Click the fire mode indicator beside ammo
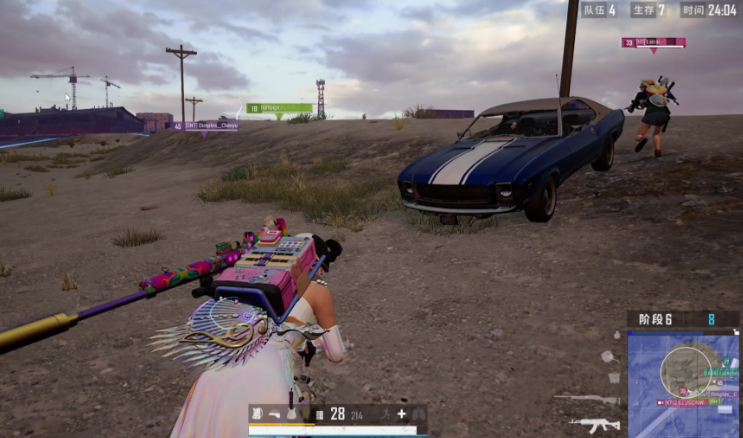Screen dimensions: 743x438 [318, 413]
